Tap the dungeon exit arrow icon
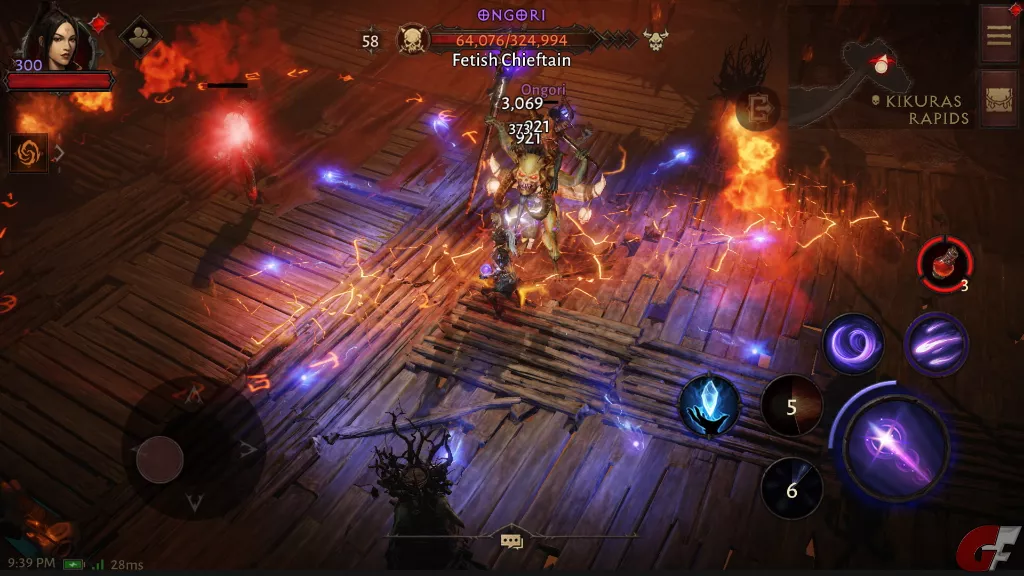Image resolution: width=1024 pixels, height=576 pixels. click(x=757, y=110)
